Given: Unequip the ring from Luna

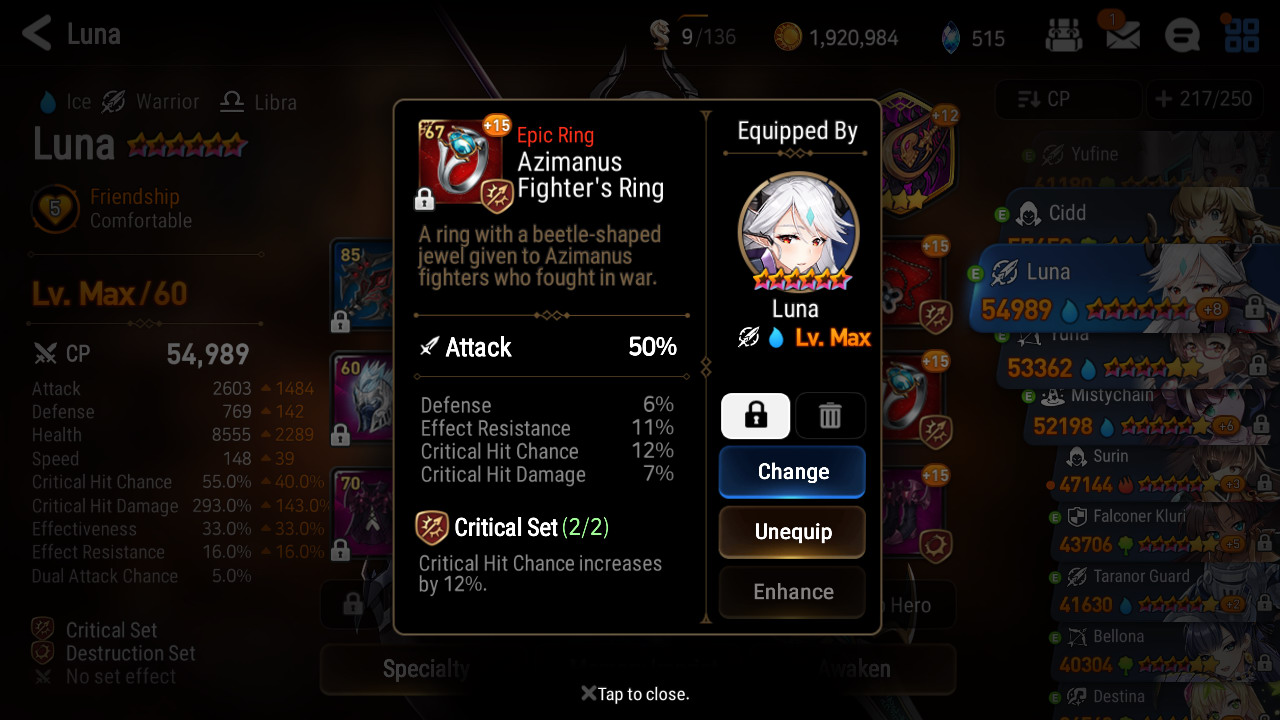Looking at the screenshot, I should (x=792, y=531).
